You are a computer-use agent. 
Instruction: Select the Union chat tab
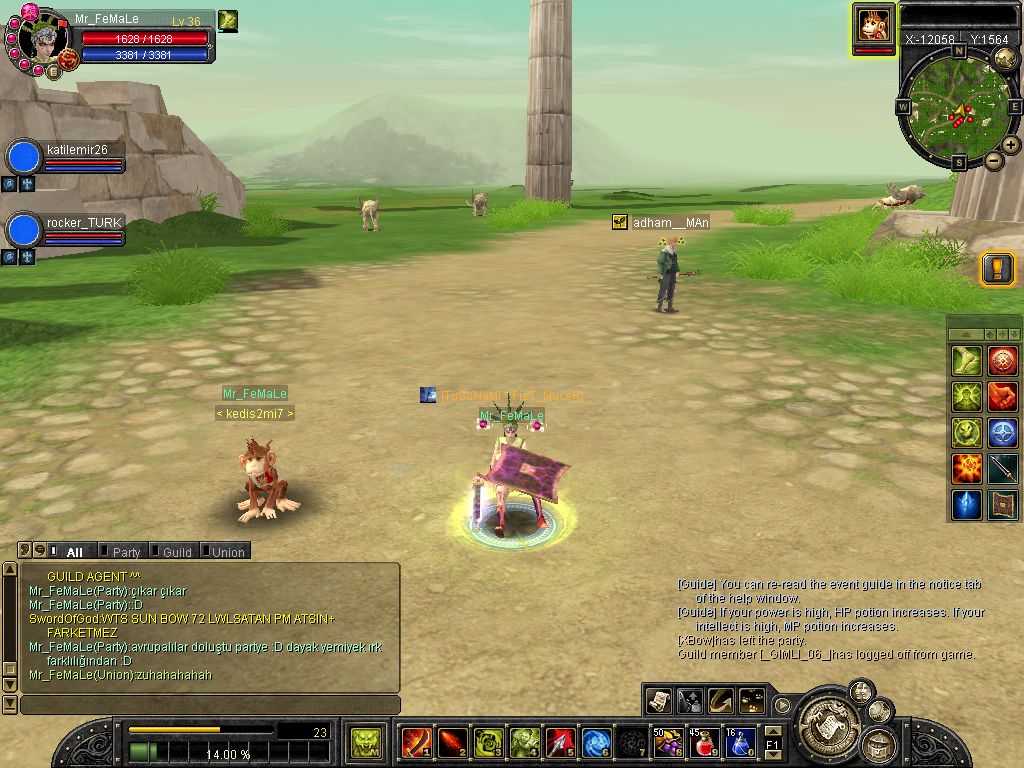pyautogui.click(x=224, y=551)
